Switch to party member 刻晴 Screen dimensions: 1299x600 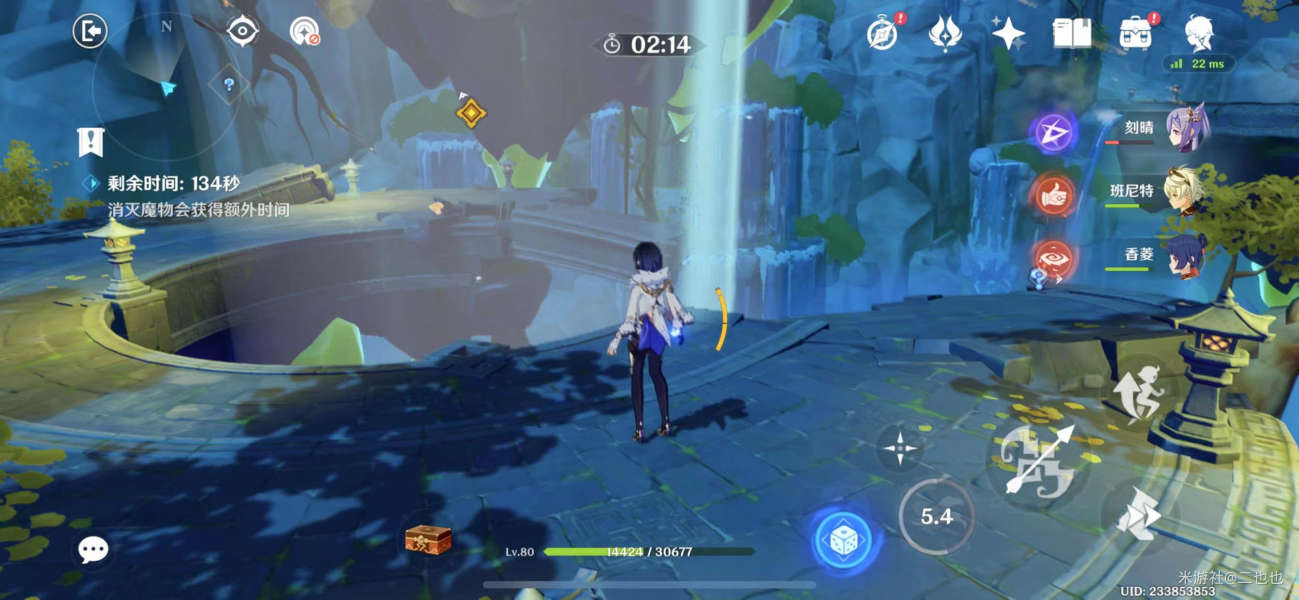[1189, 129]
